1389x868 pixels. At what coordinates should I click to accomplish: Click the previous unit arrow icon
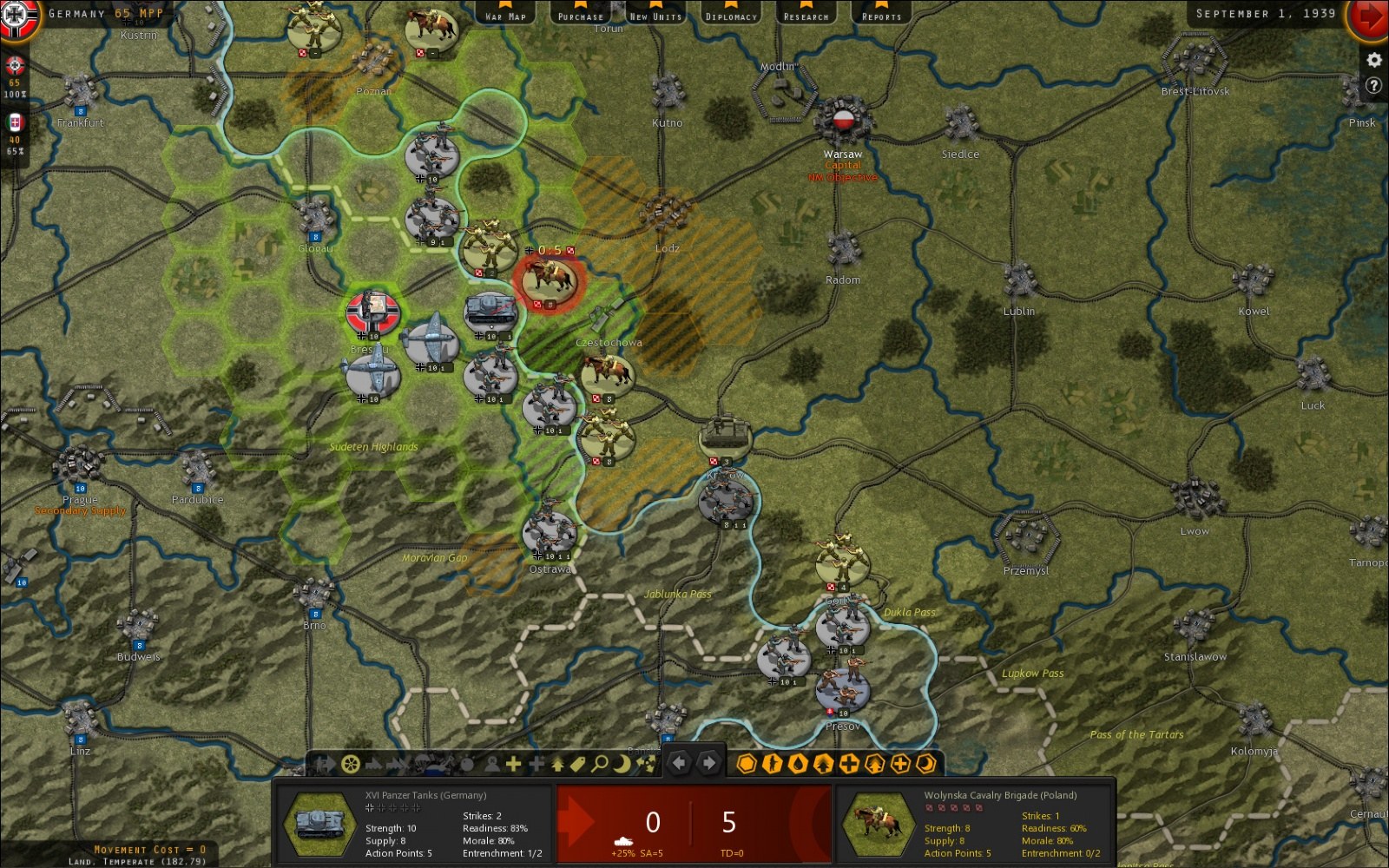(x=681, y=764)
